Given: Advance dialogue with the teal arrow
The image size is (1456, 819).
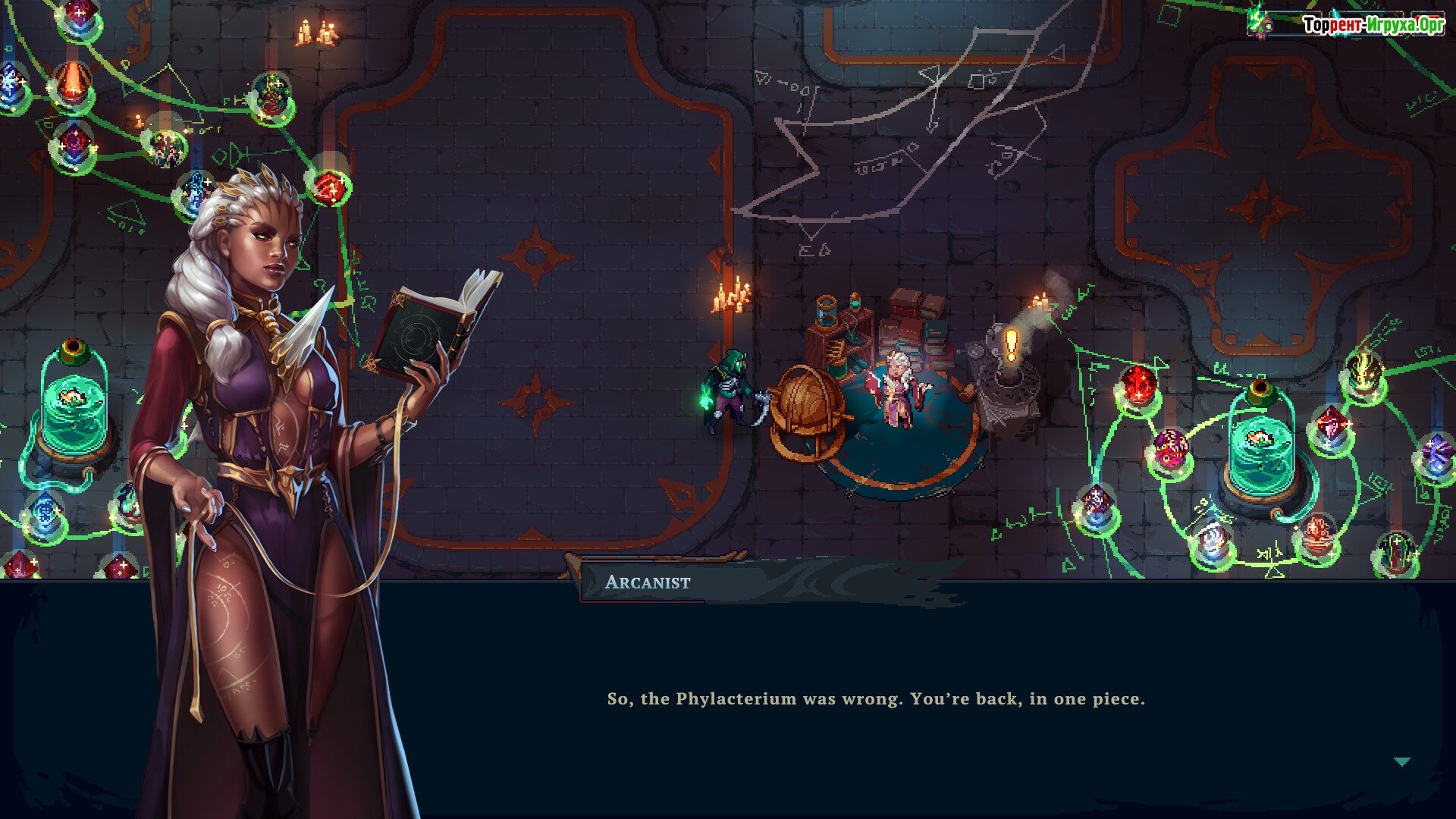Looking at the screenshot, I should click(x=1401, y=761).
